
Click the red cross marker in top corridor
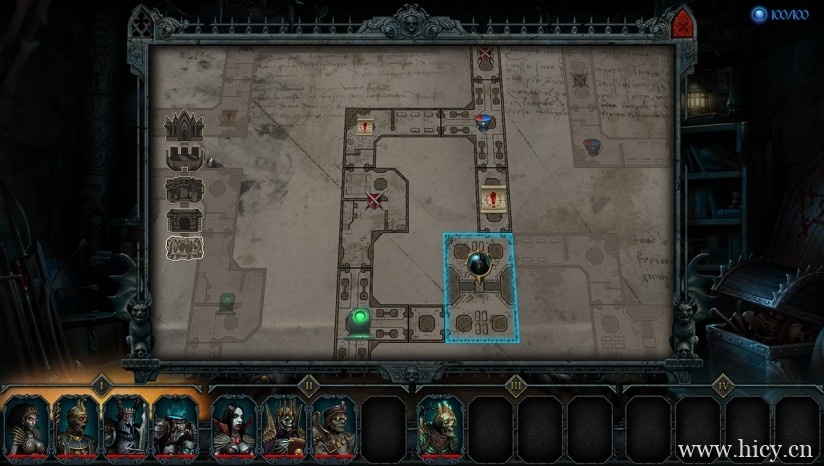485,53
